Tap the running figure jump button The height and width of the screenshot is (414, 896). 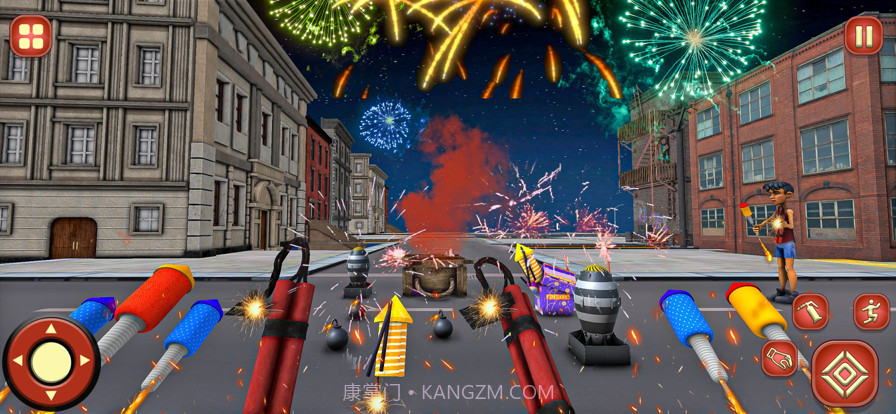pyautogui.click(x=871, y=312)
